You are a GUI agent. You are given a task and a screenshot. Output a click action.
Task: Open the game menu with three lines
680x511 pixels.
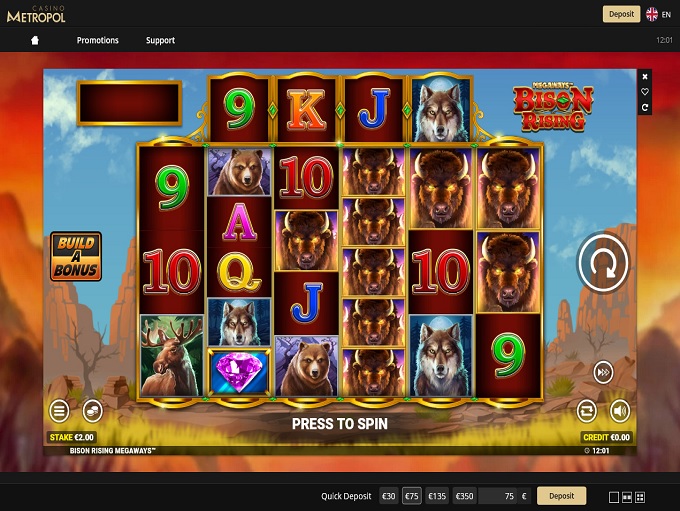(x=60, y=410)
